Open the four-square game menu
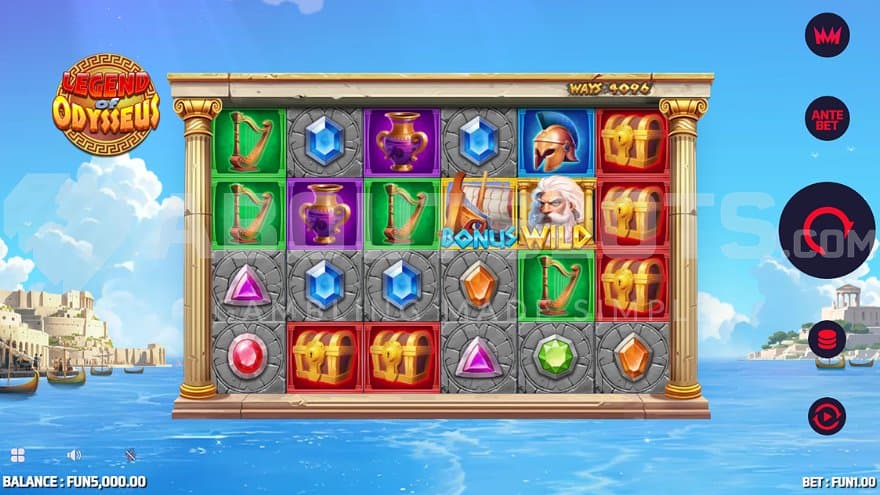The width and height of the screenshot is (880, 495). 17,455
